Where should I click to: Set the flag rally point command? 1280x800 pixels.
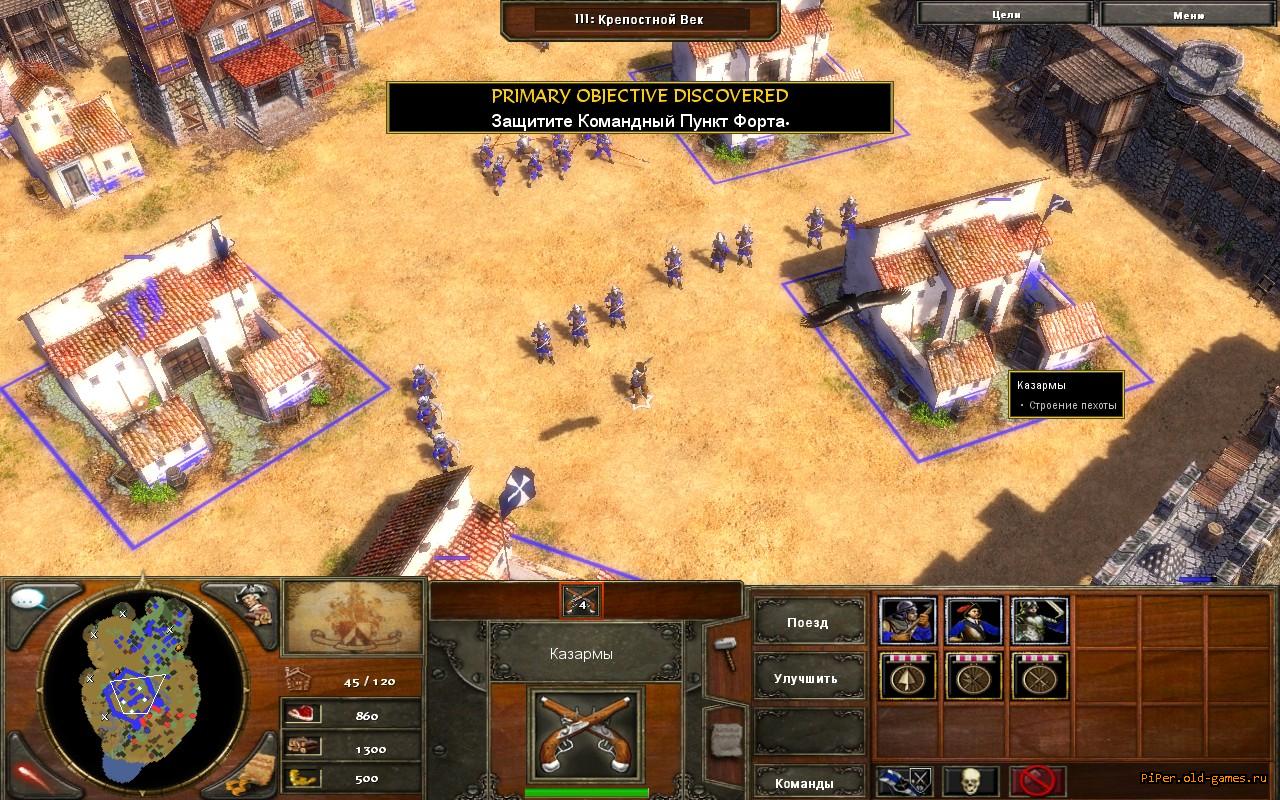coord(905,780)
